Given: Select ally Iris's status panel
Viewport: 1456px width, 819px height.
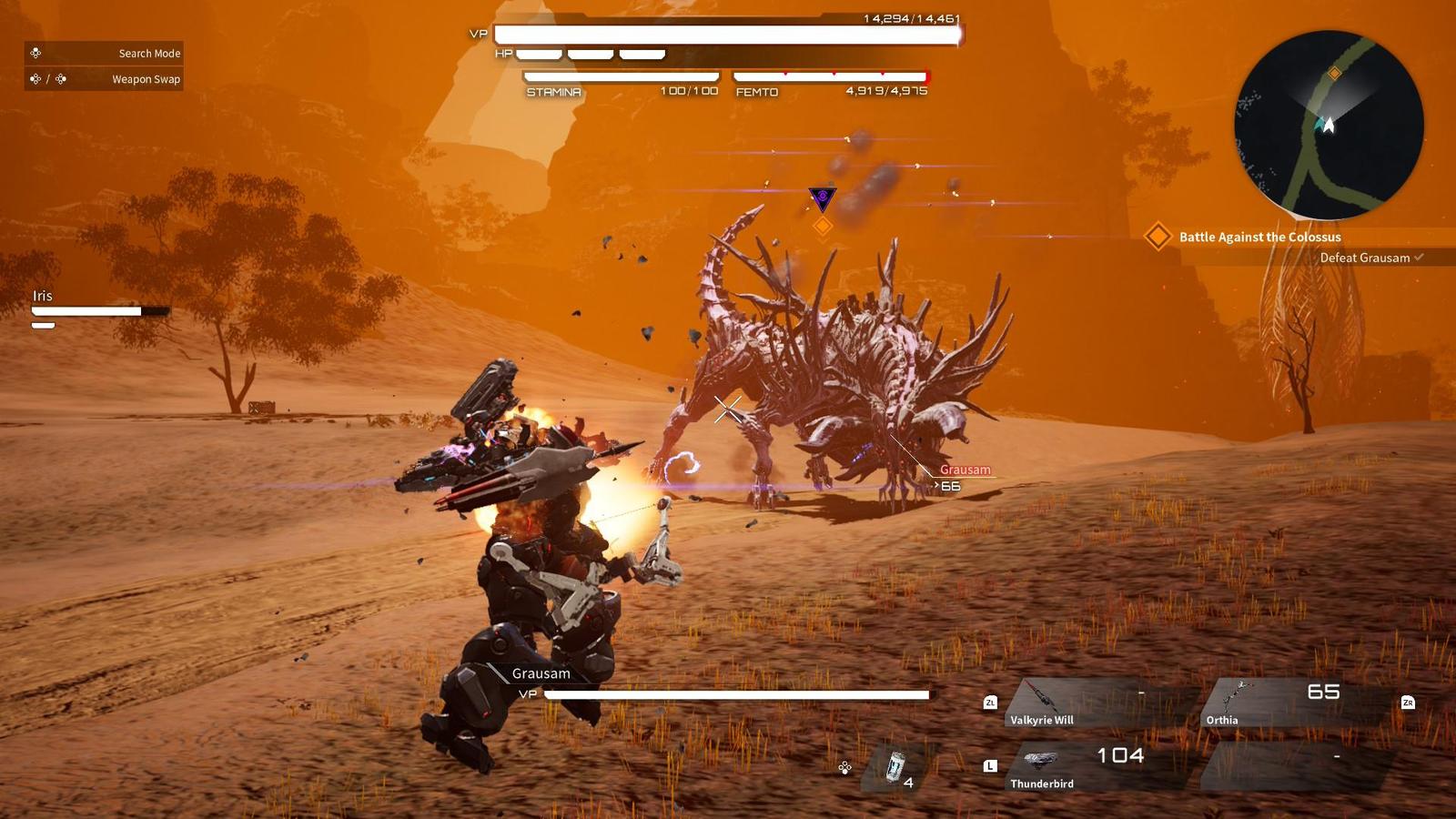Looking at the screenshot, I should click(98, 308).
